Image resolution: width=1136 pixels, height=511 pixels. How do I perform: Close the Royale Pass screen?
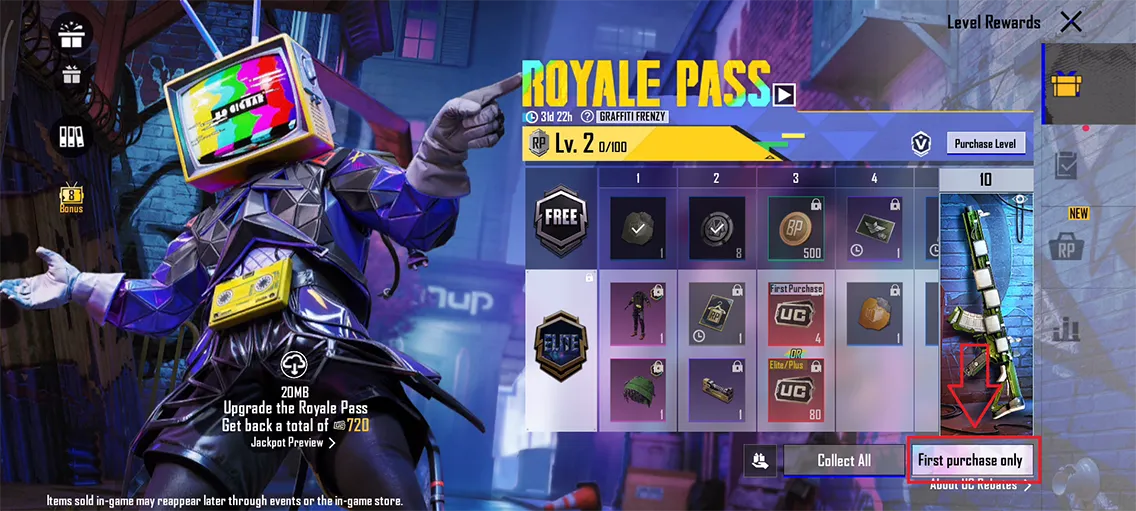tap(1071, 22)
